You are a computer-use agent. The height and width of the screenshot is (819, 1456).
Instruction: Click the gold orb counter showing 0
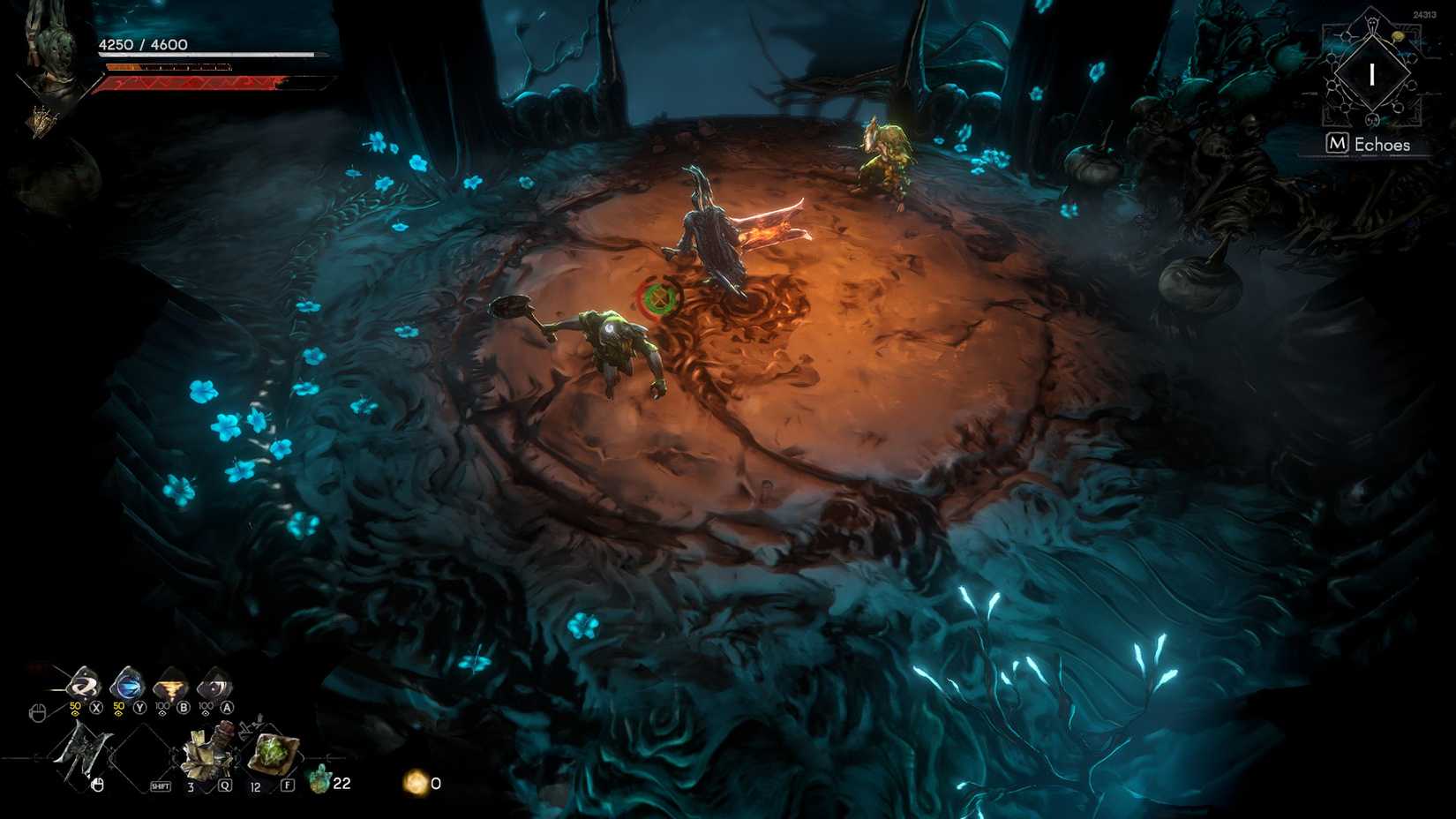coord(414,783)
